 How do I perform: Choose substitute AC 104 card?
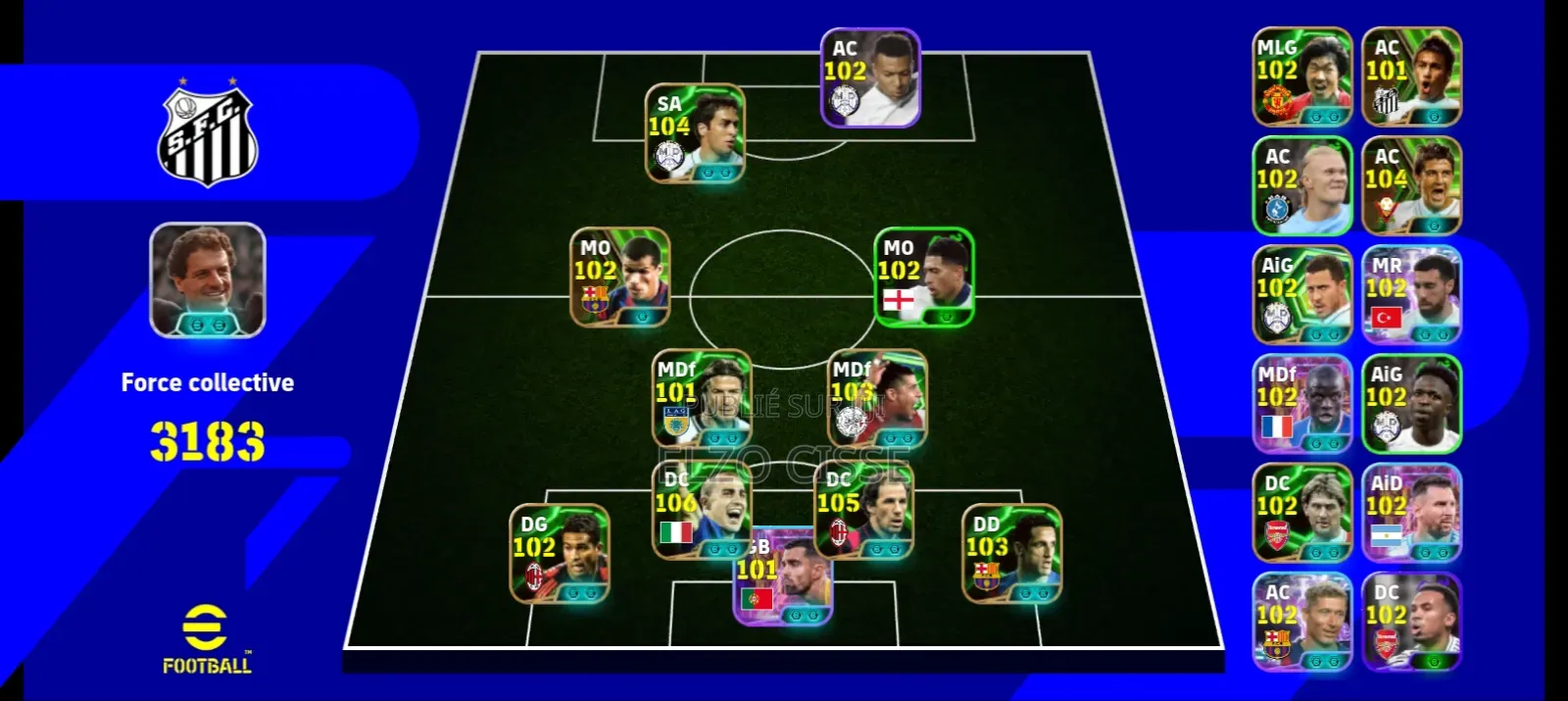click(x=1411, y=185)
